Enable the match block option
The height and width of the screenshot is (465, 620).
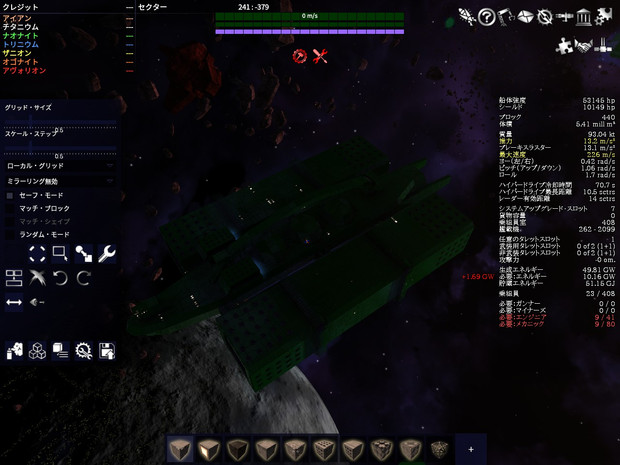11,208
